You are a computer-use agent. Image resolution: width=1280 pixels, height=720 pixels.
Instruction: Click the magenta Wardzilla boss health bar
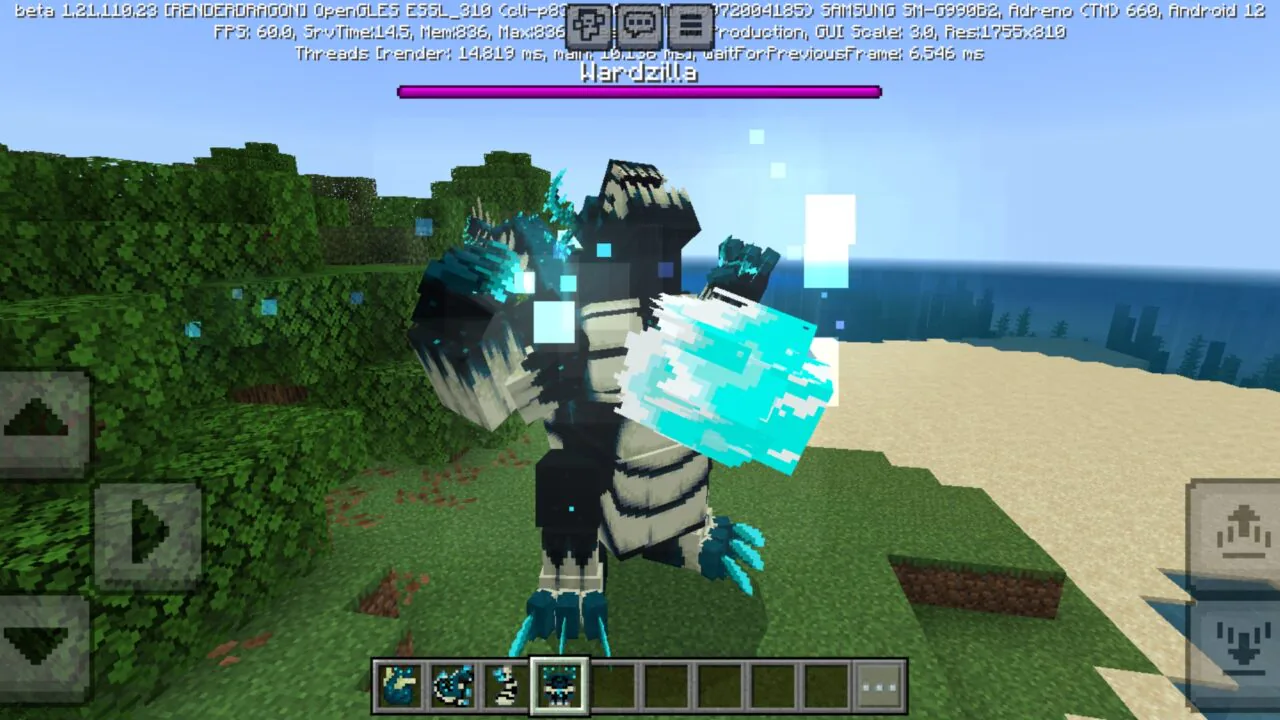coord(640,90)
